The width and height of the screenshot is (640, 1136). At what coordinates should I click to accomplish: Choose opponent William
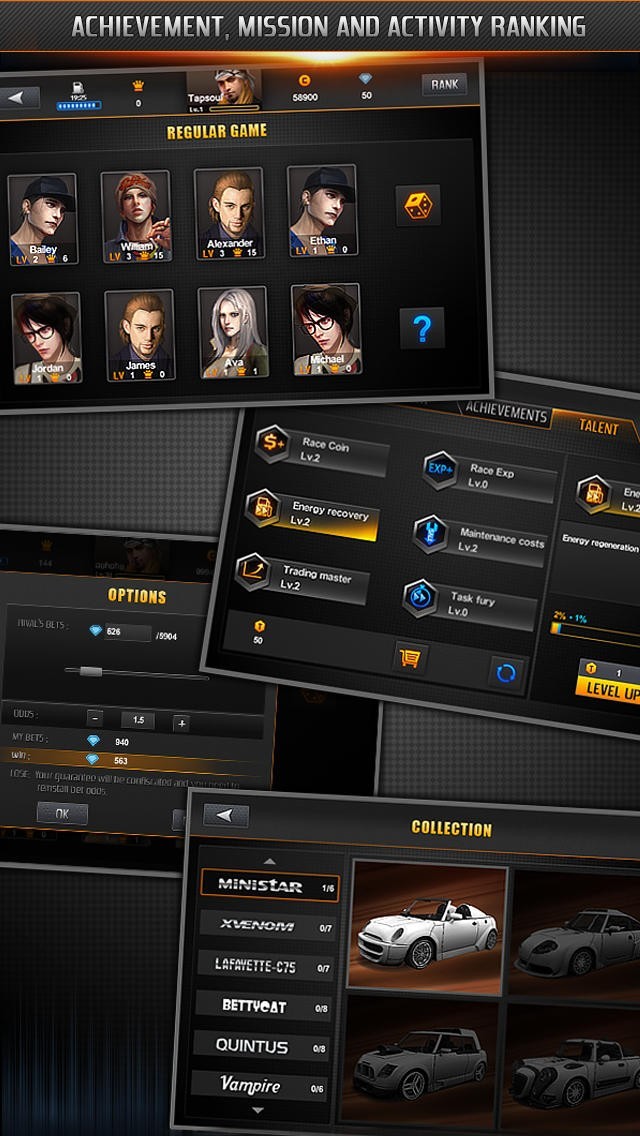click(x=136, y=215)
